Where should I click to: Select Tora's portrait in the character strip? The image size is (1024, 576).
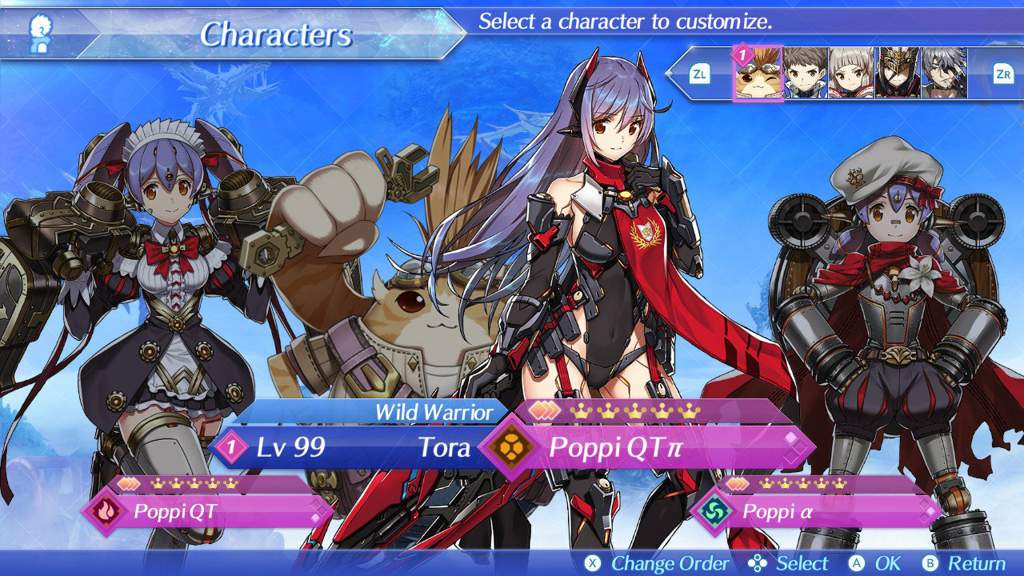[759, 72]
